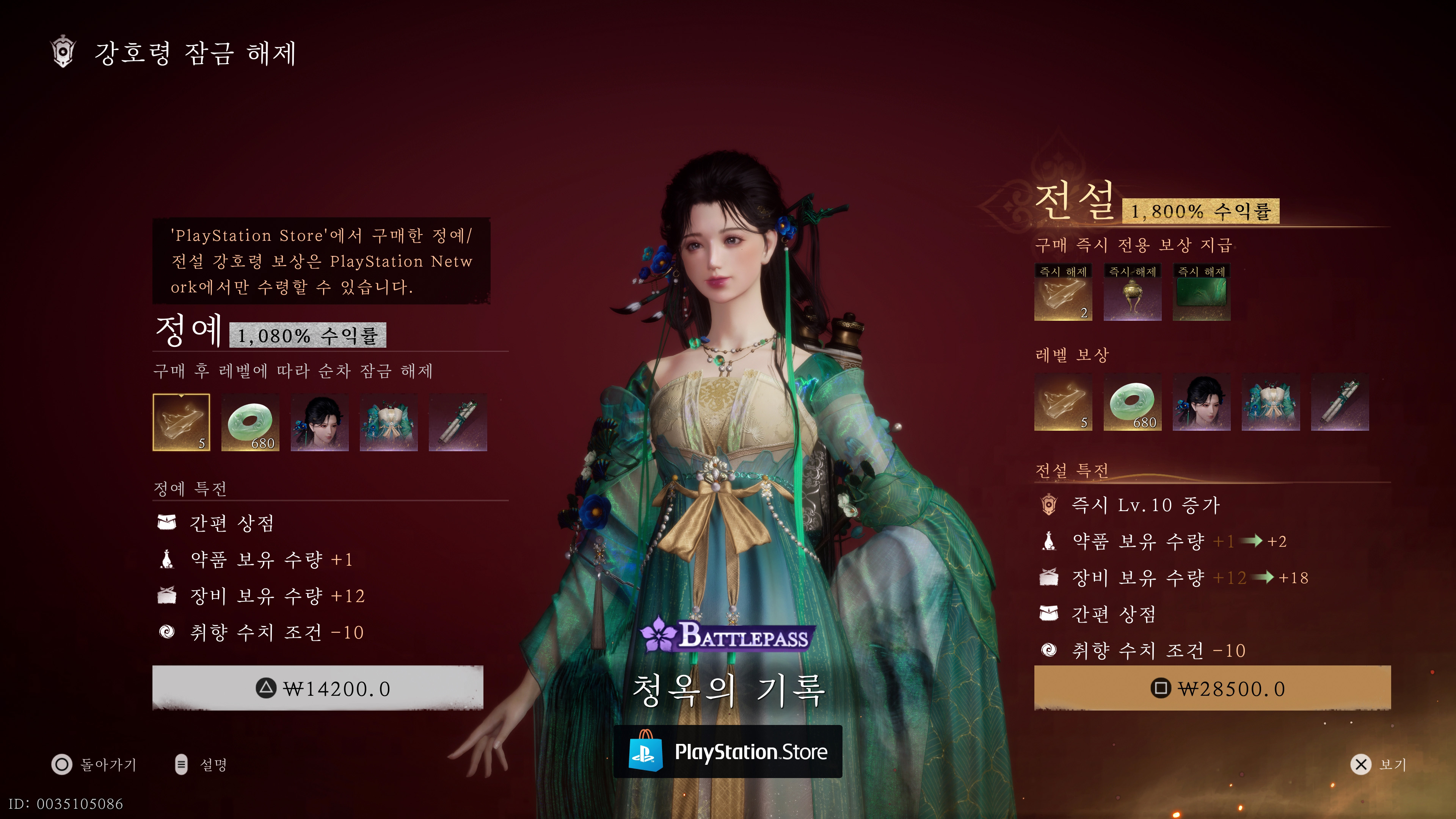Click the 즉시 해제 reward showing quantity 2
The height and width of the screenshot is (819, 1456).
[x=1062, y=293]
